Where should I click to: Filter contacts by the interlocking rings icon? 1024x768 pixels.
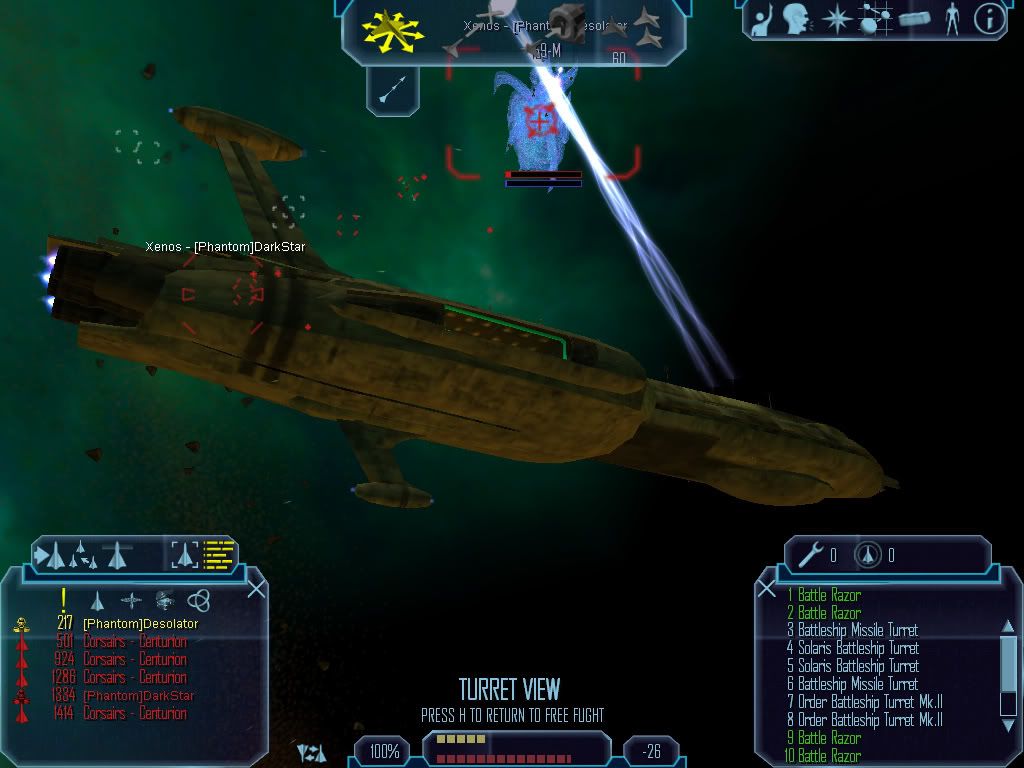198,600
